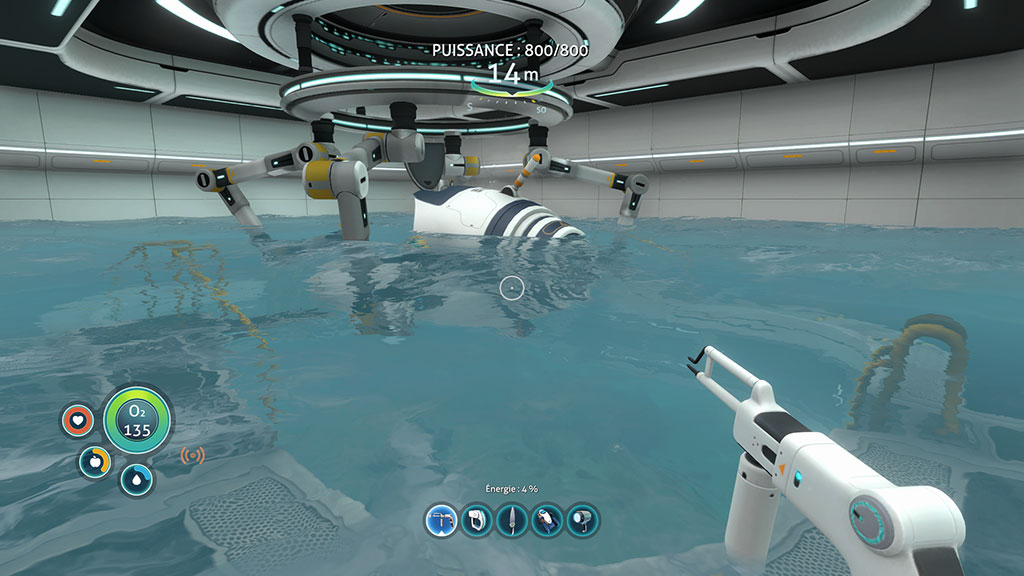1024x576 pixels.
Task: Choose the survival knife slot
Action: [x=512, y=520]
